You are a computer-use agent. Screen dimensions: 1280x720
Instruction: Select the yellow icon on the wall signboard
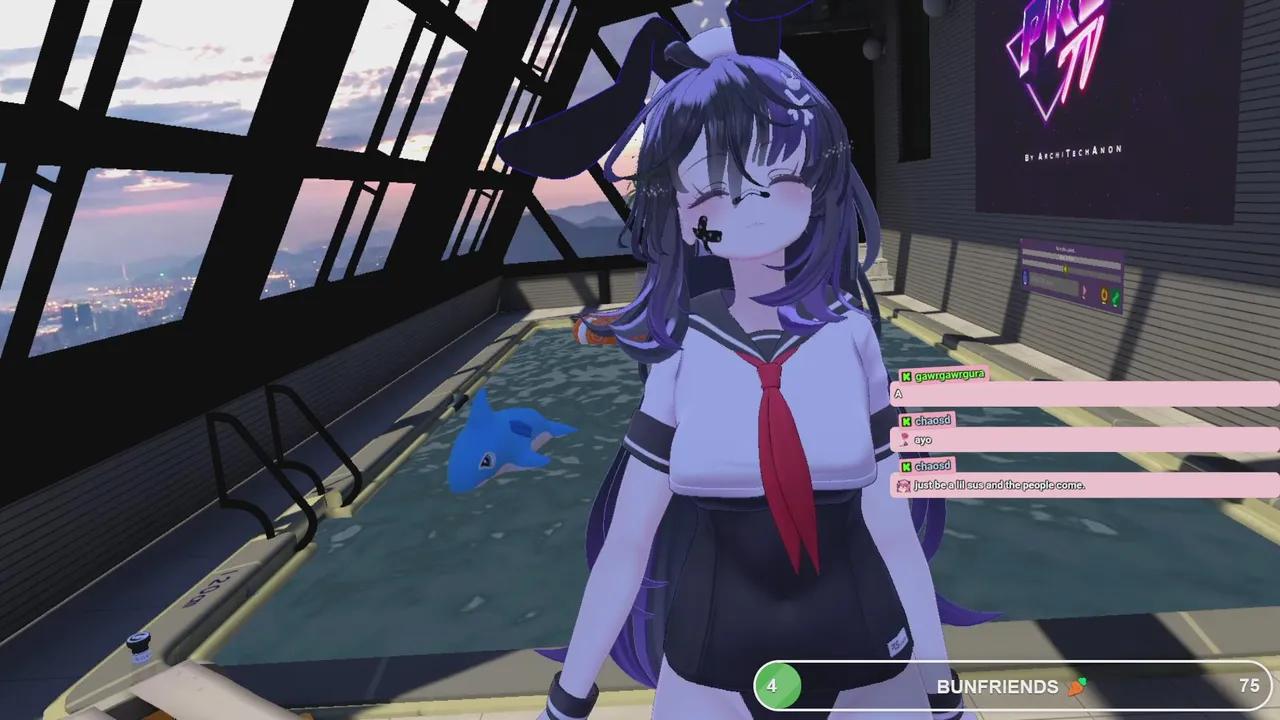(1065, 269)
